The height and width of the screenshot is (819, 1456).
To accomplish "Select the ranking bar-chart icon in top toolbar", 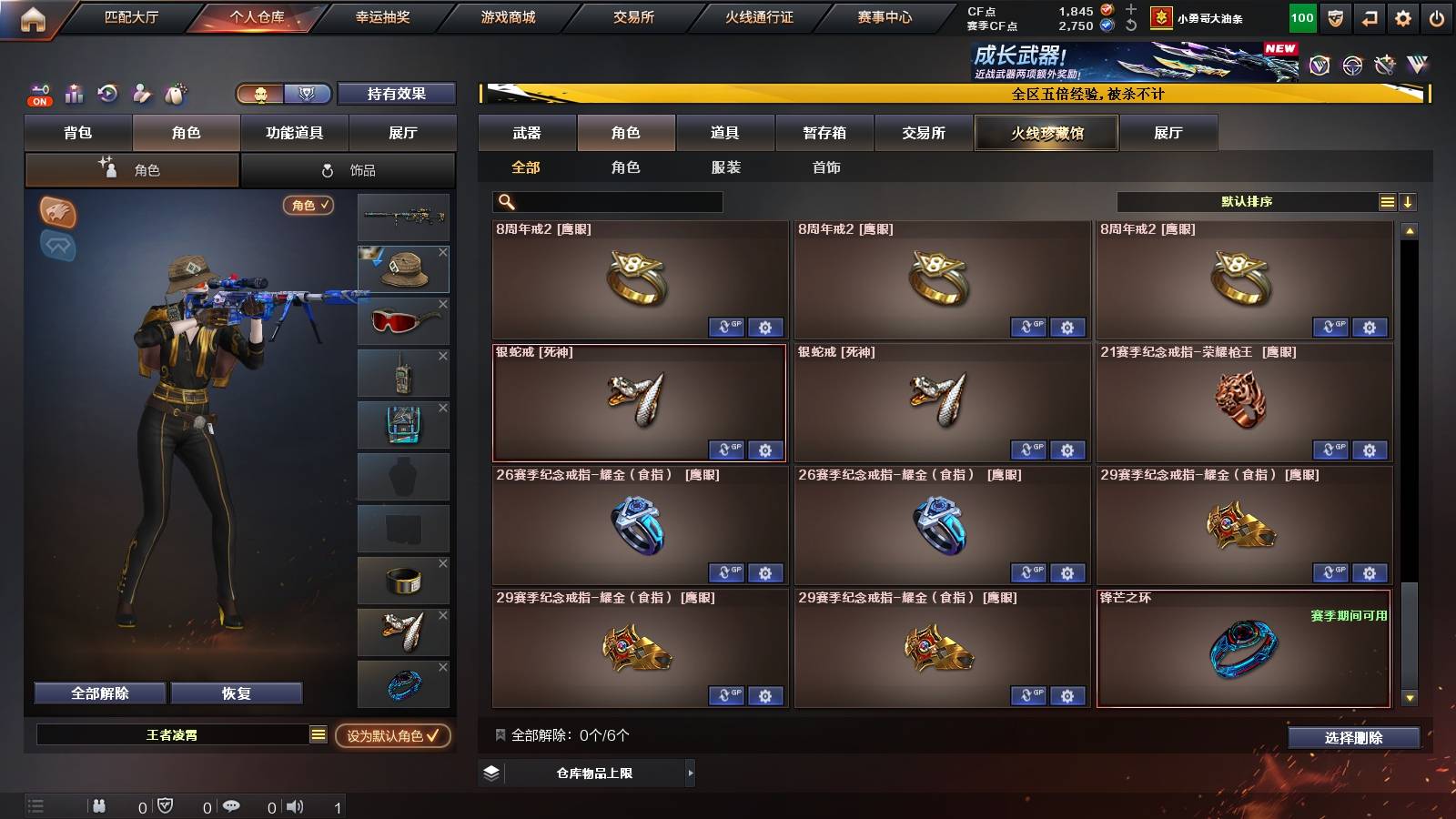I will point(72,94).
